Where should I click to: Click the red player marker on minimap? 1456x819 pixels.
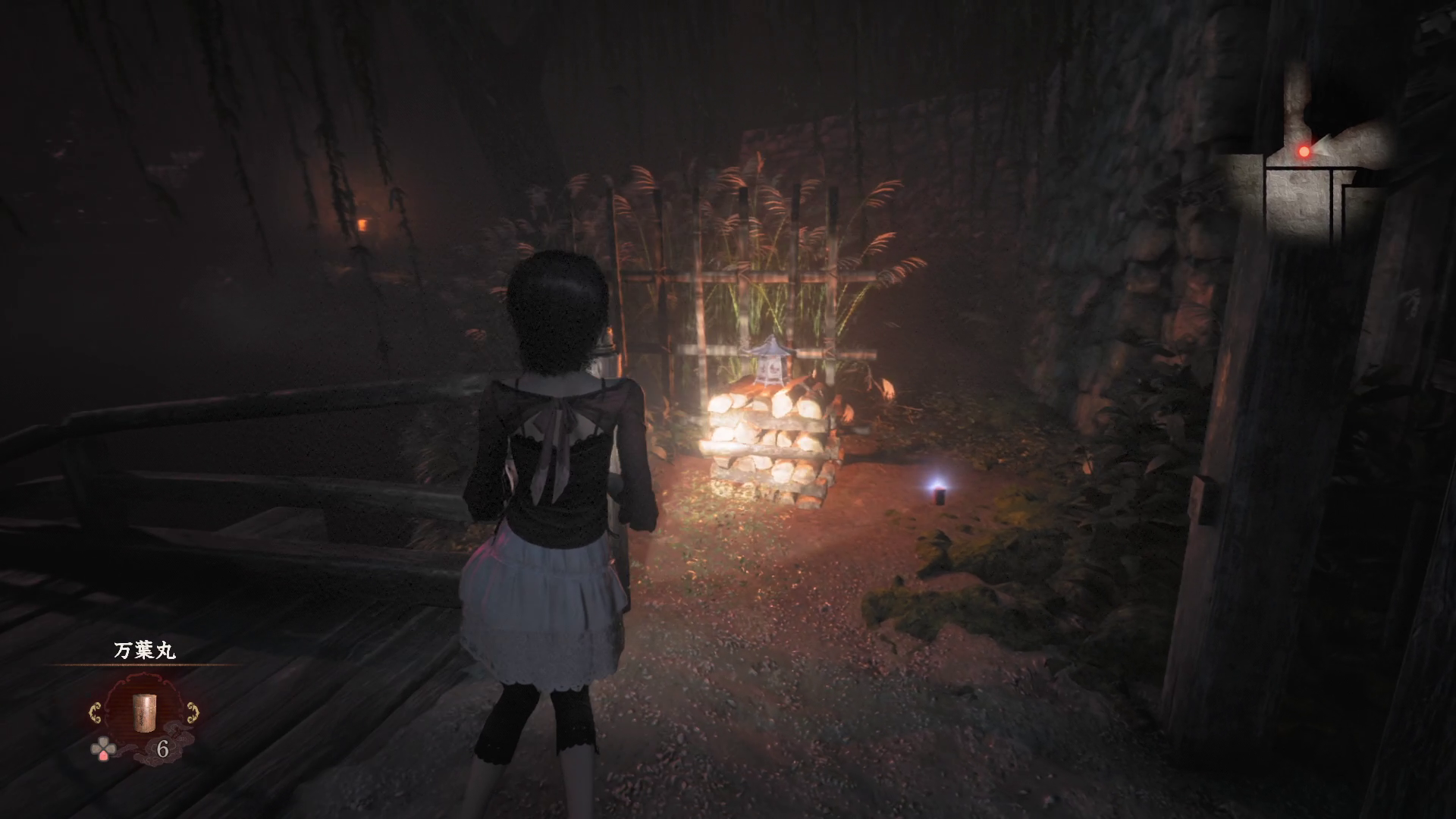1304,152
